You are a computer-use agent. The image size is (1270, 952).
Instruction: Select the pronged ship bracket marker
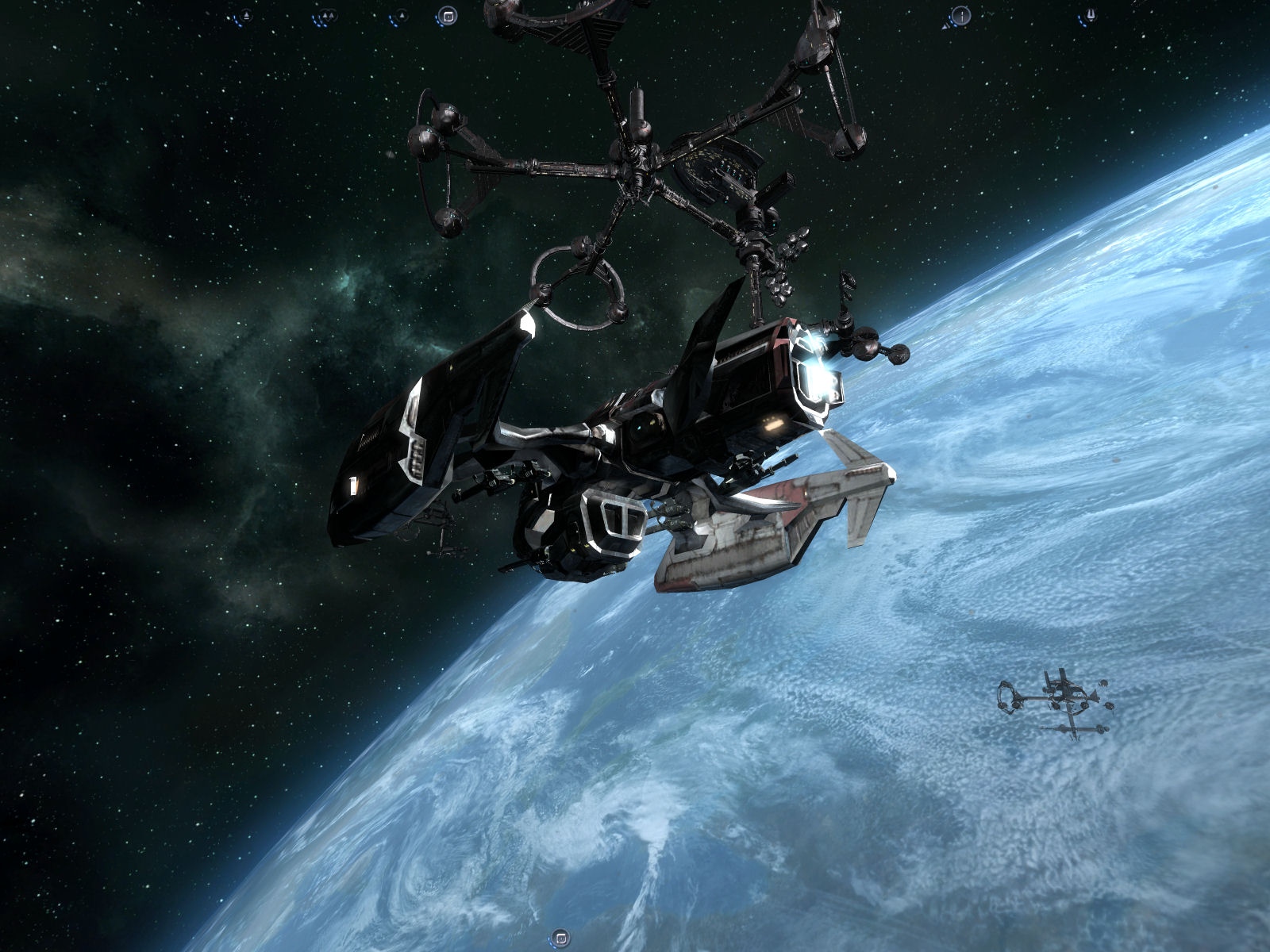1091,14
